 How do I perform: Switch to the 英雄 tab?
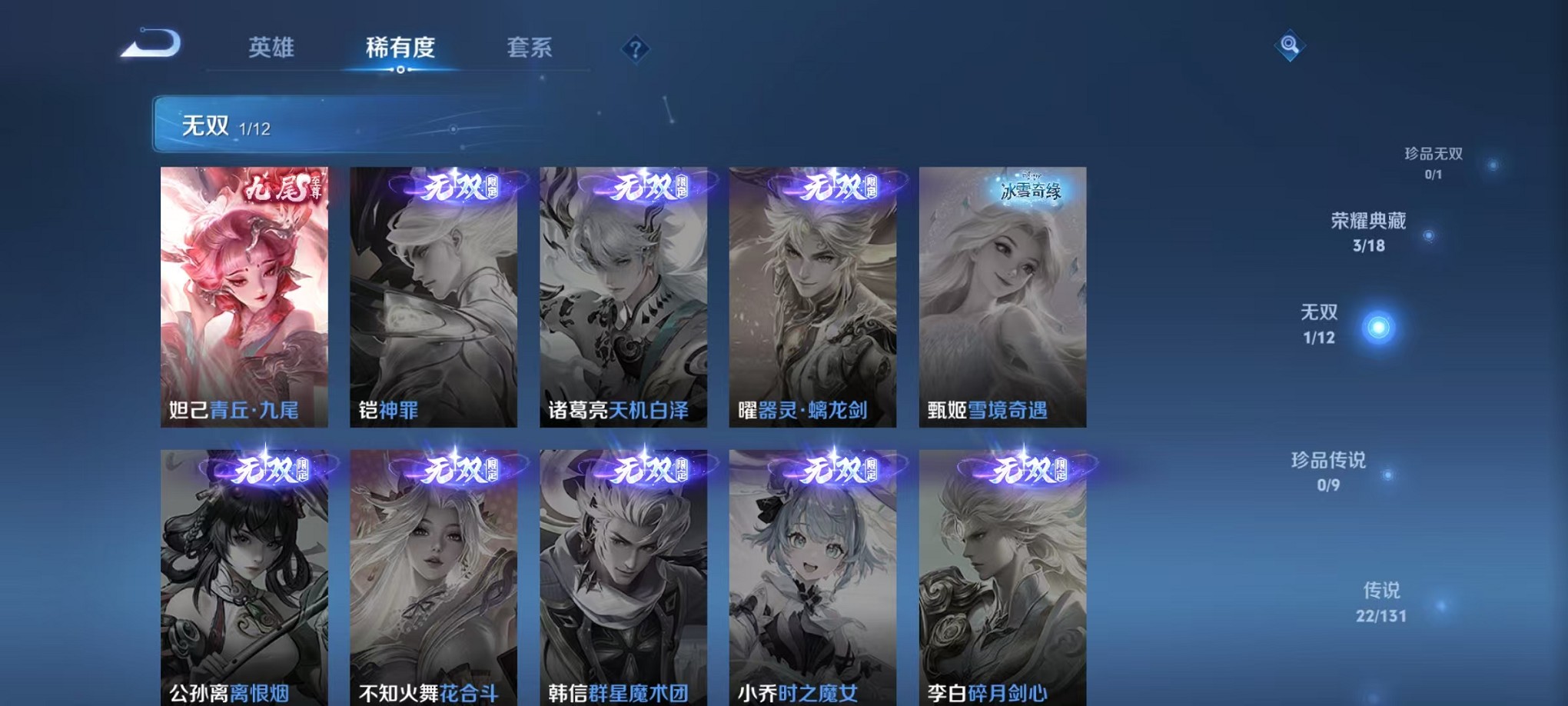tap(273, 48)
